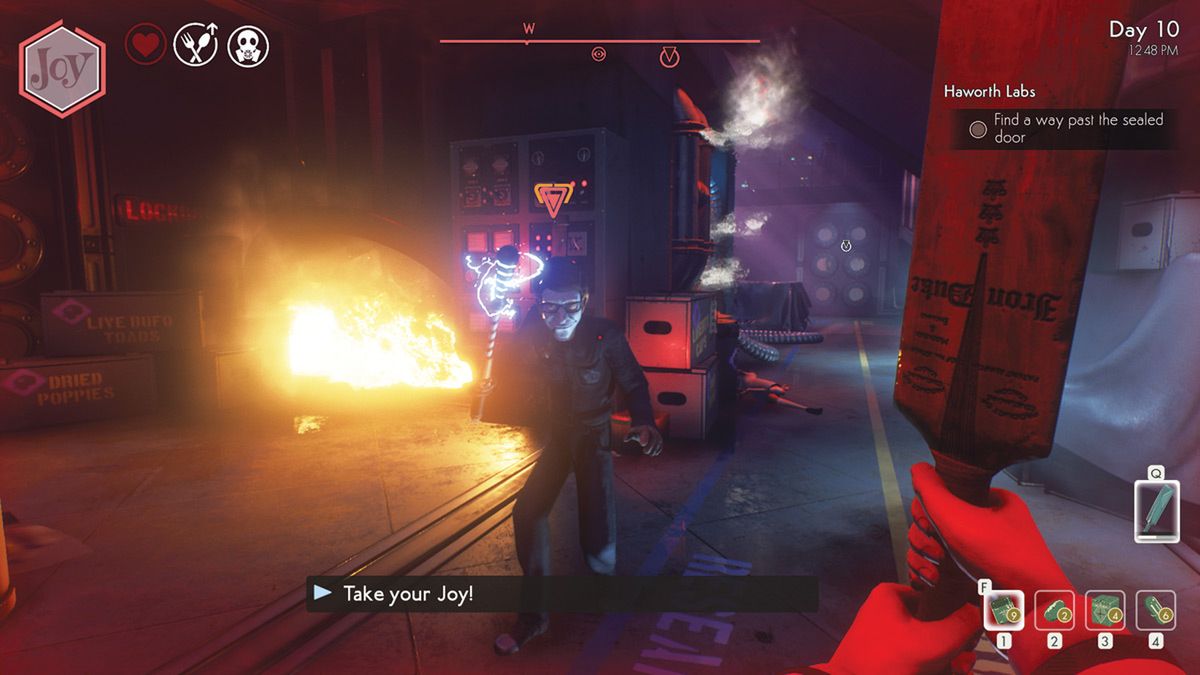
Task: Click the fork and spoon hunger icon
Action: pos(195,45)
